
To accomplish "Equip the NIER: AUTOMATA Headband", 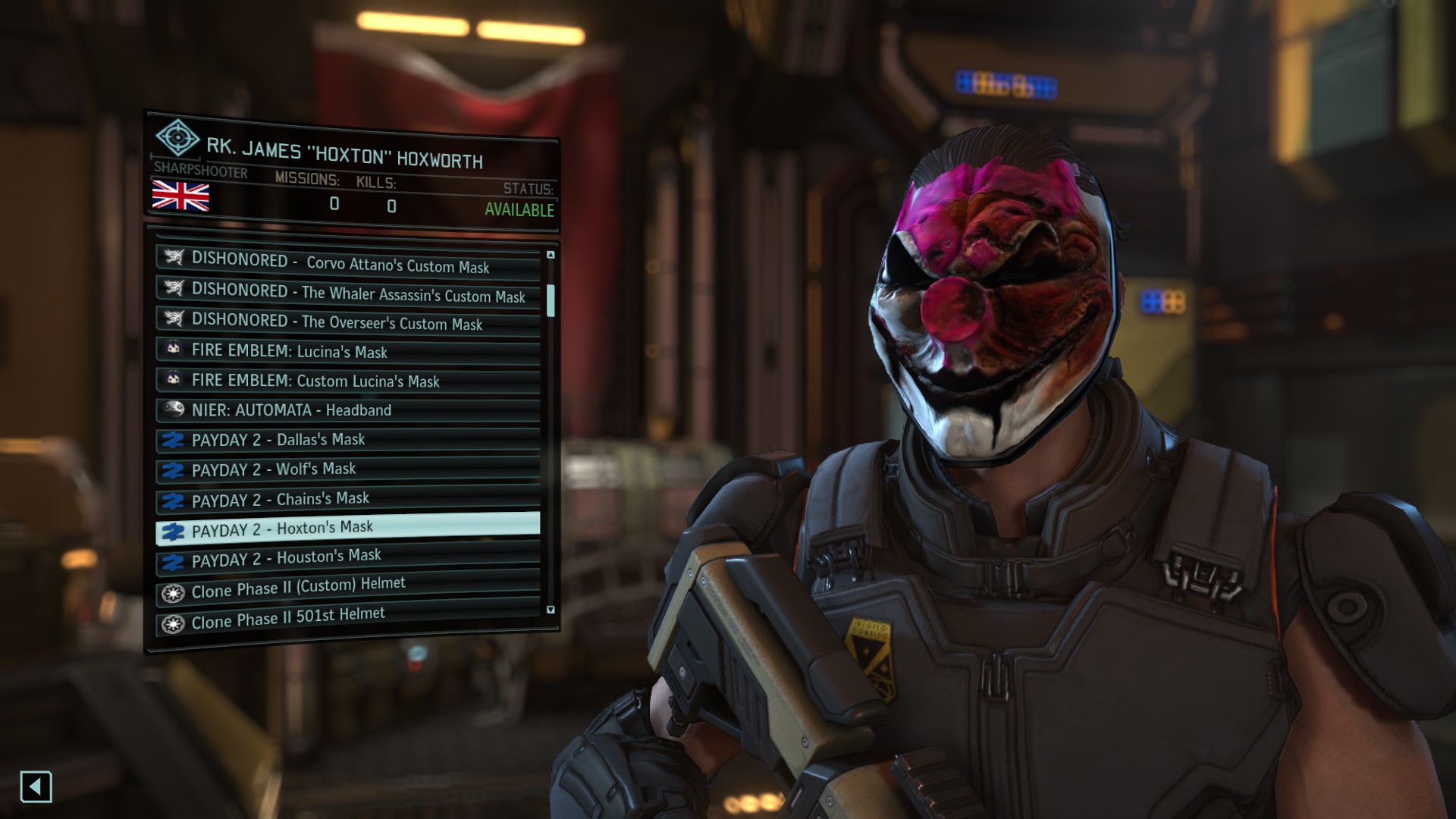I will tap(349, 410).
